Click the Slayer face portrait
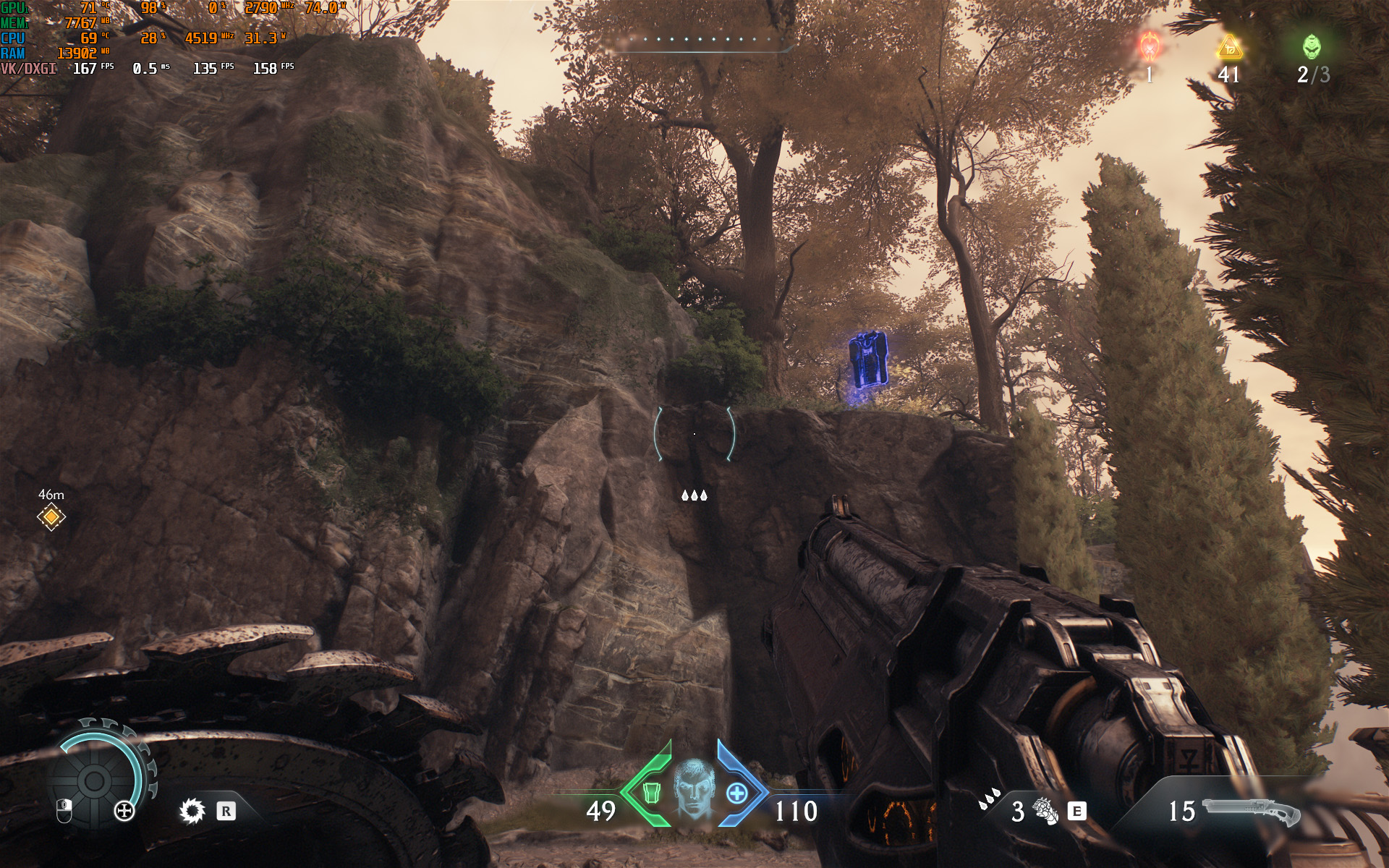This screenshot has height=868, width=1389. pyautogui.click(x=693, y=790)
